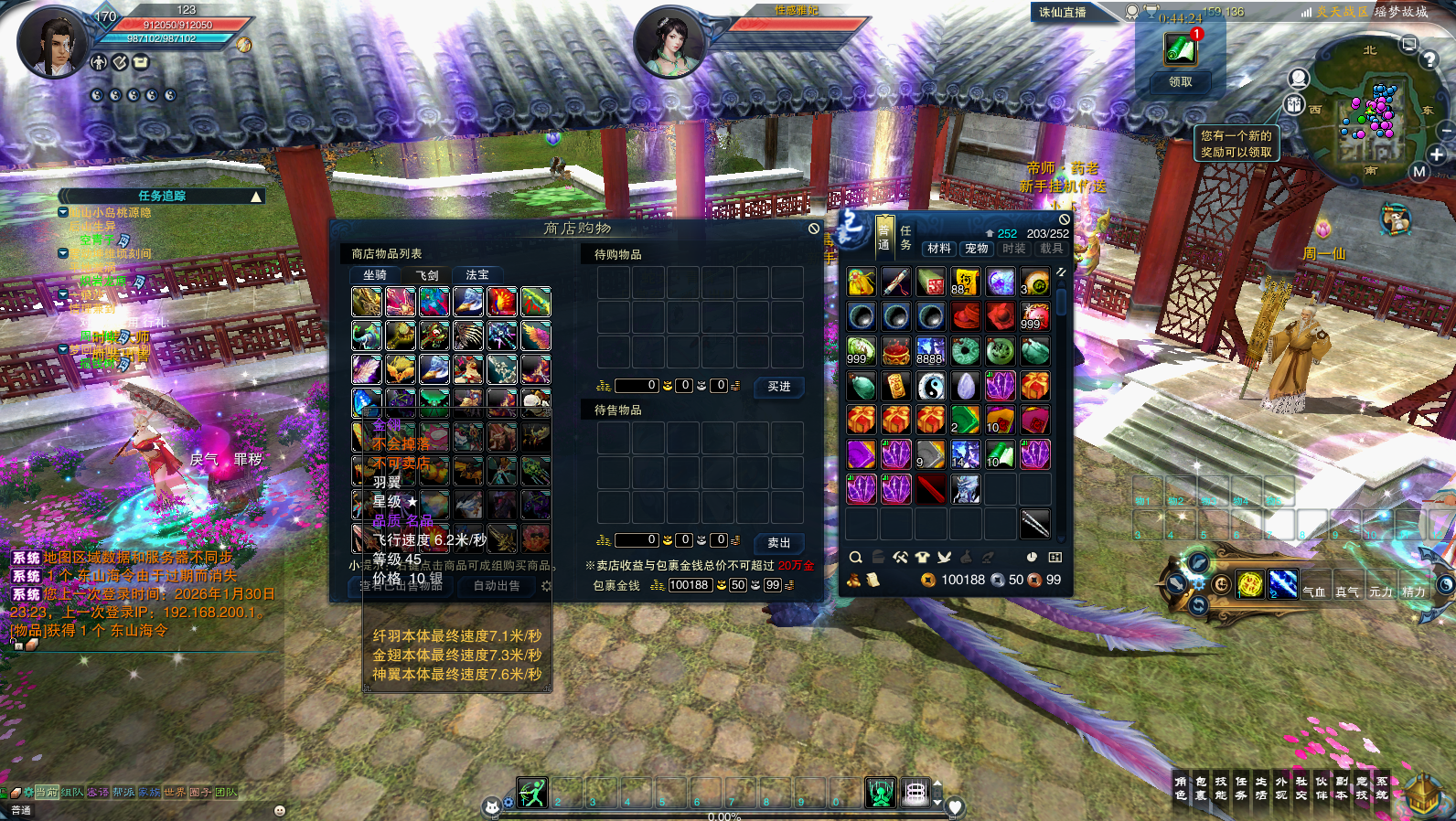This screenshot has width=1456, height=821.
Task: Click the bag search magnifier icon
Action: 855,557
